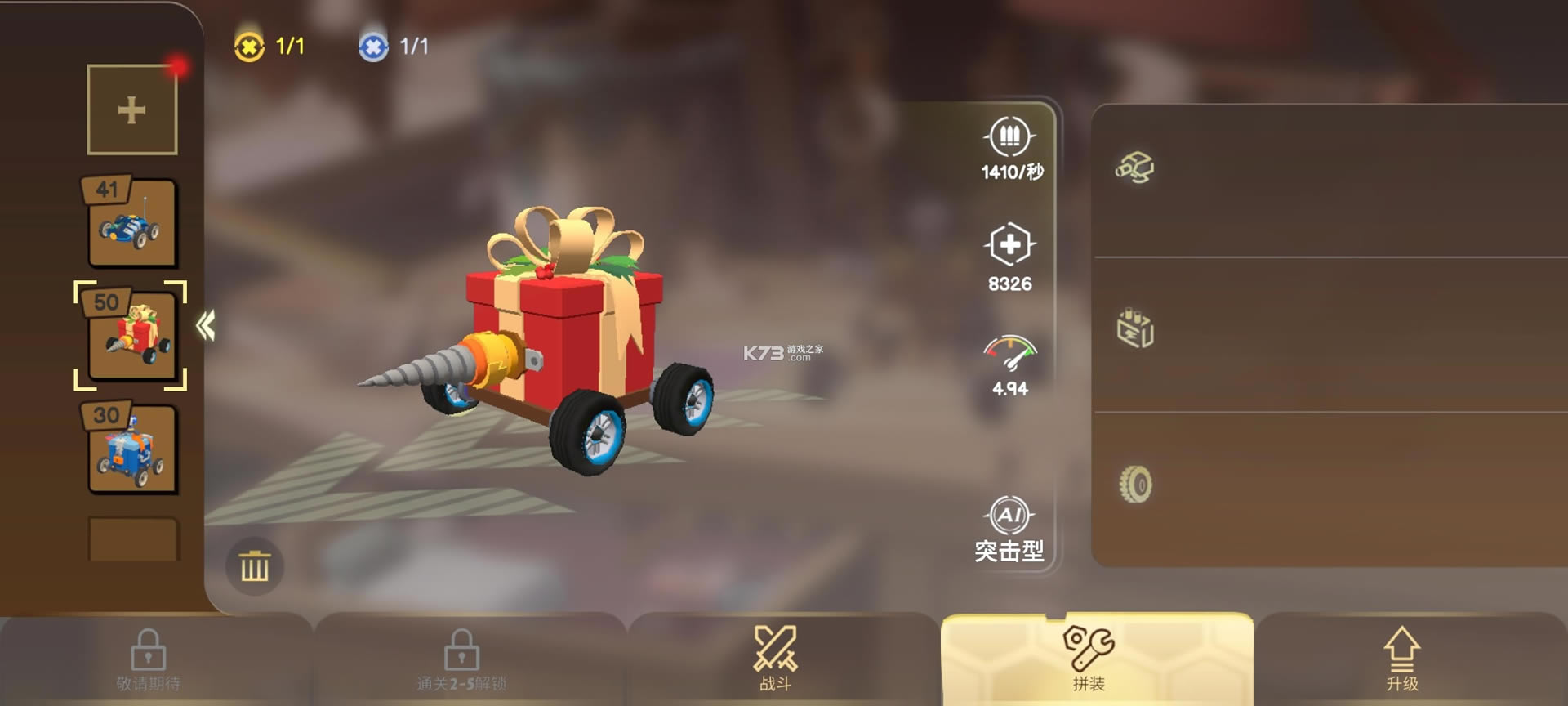Image resolution: width=1568 pixels, height=706 pixels.
Task: Tap the locked 通关2-5解锁 tab
Action: coord(461,659)
